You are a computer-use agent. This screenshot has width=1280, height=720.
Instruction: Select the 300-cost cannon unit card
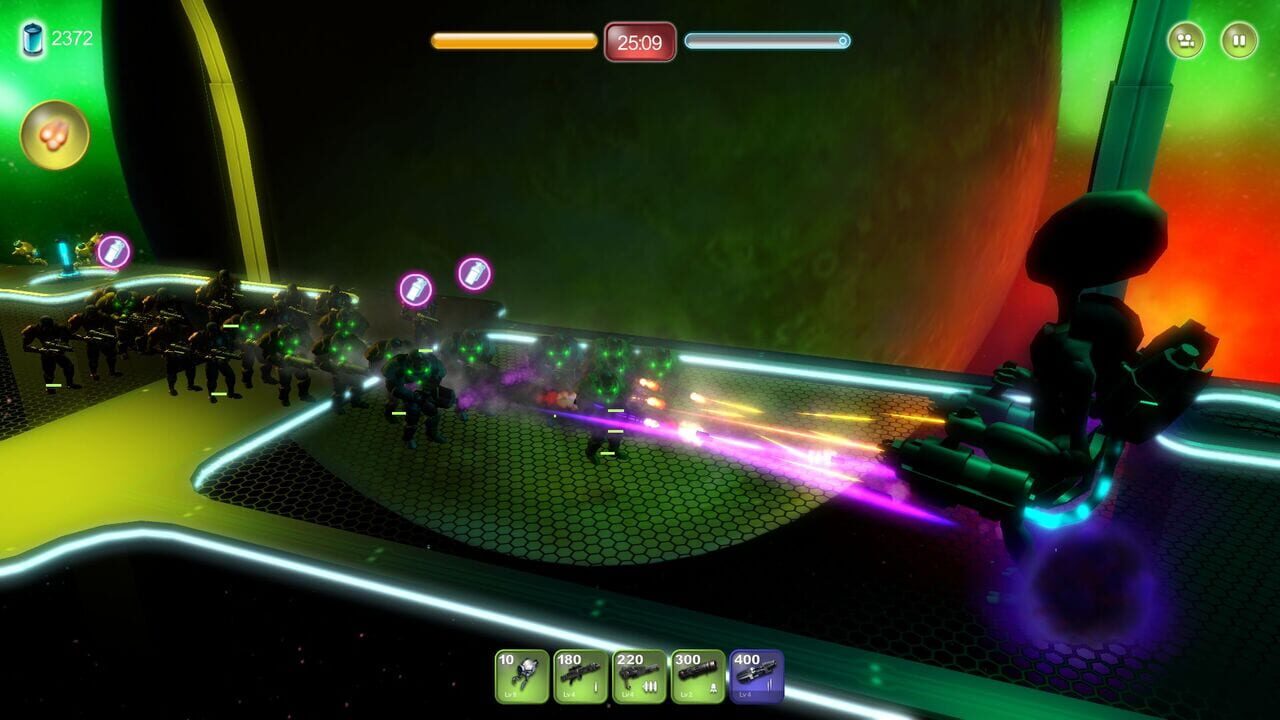click(700, 677)
